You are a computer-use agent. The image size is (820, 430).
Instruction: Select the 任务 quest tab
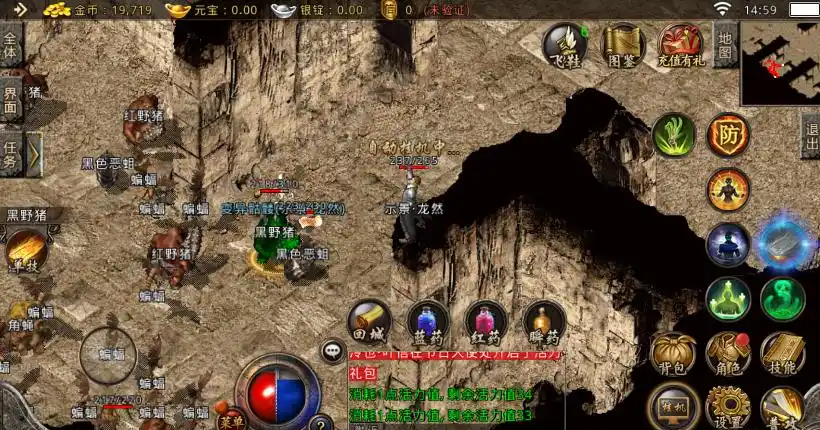click(11, 155)
